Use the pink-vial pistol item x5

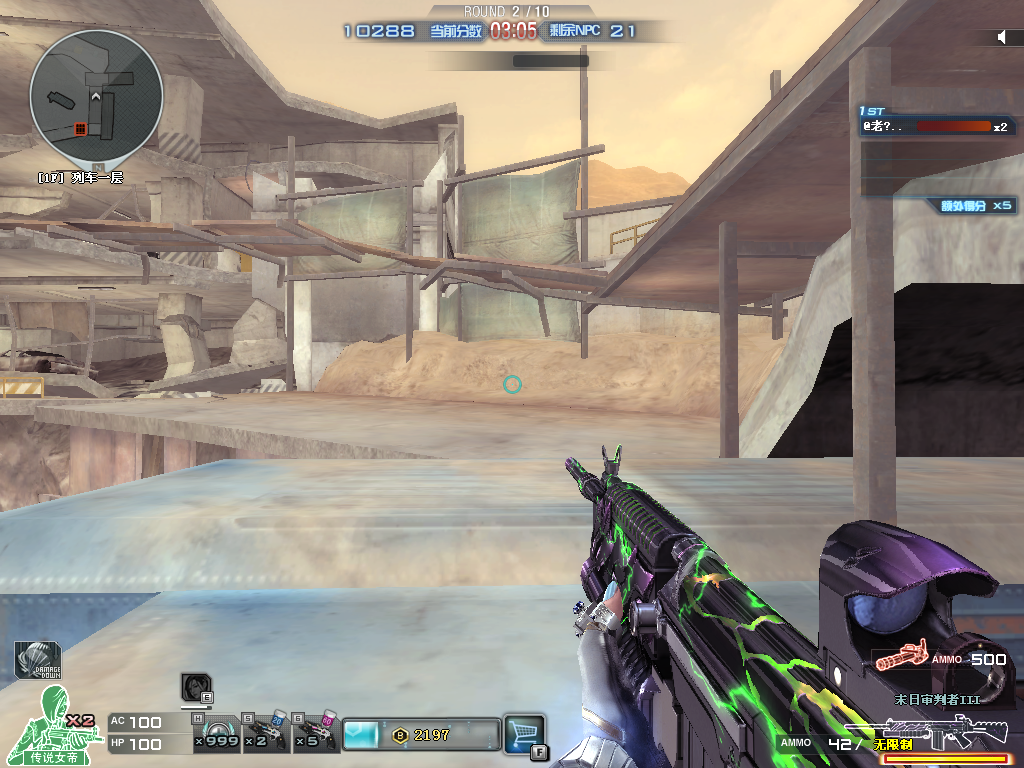[x=315, y=733]
